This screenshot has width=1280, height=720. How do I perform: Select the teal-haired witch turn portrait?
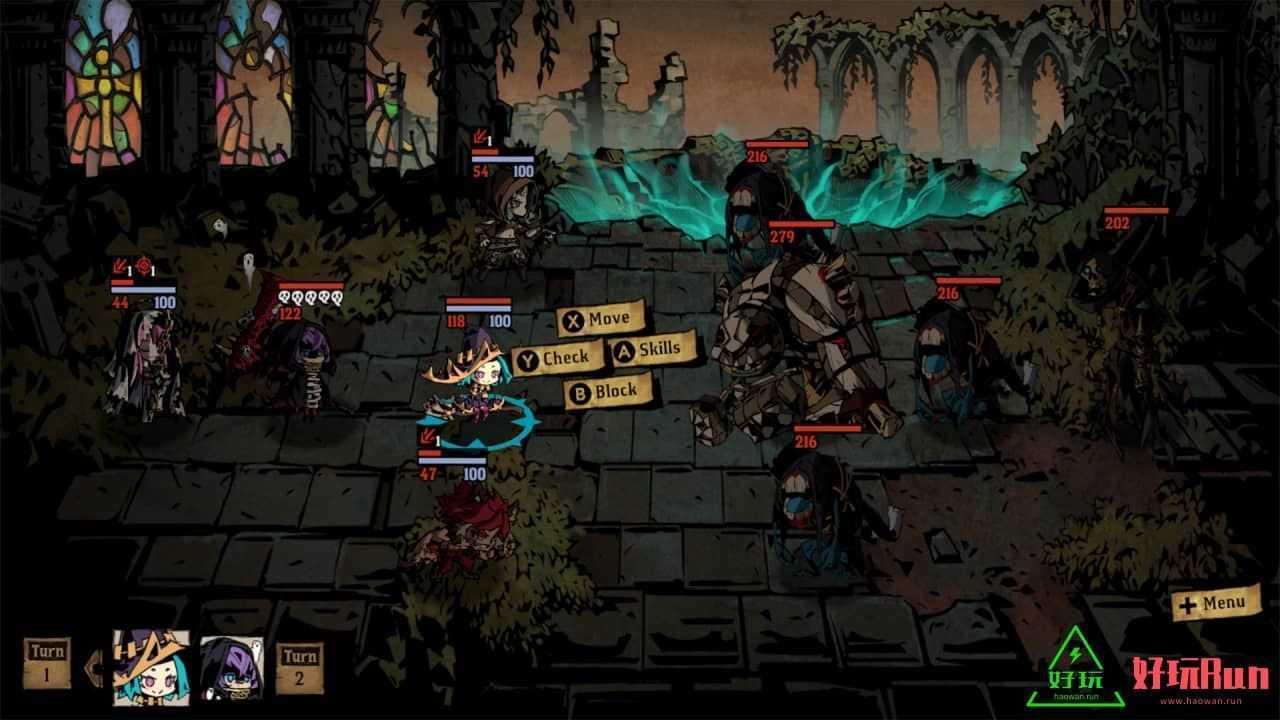pyautogui.click(x=152, y=666)
